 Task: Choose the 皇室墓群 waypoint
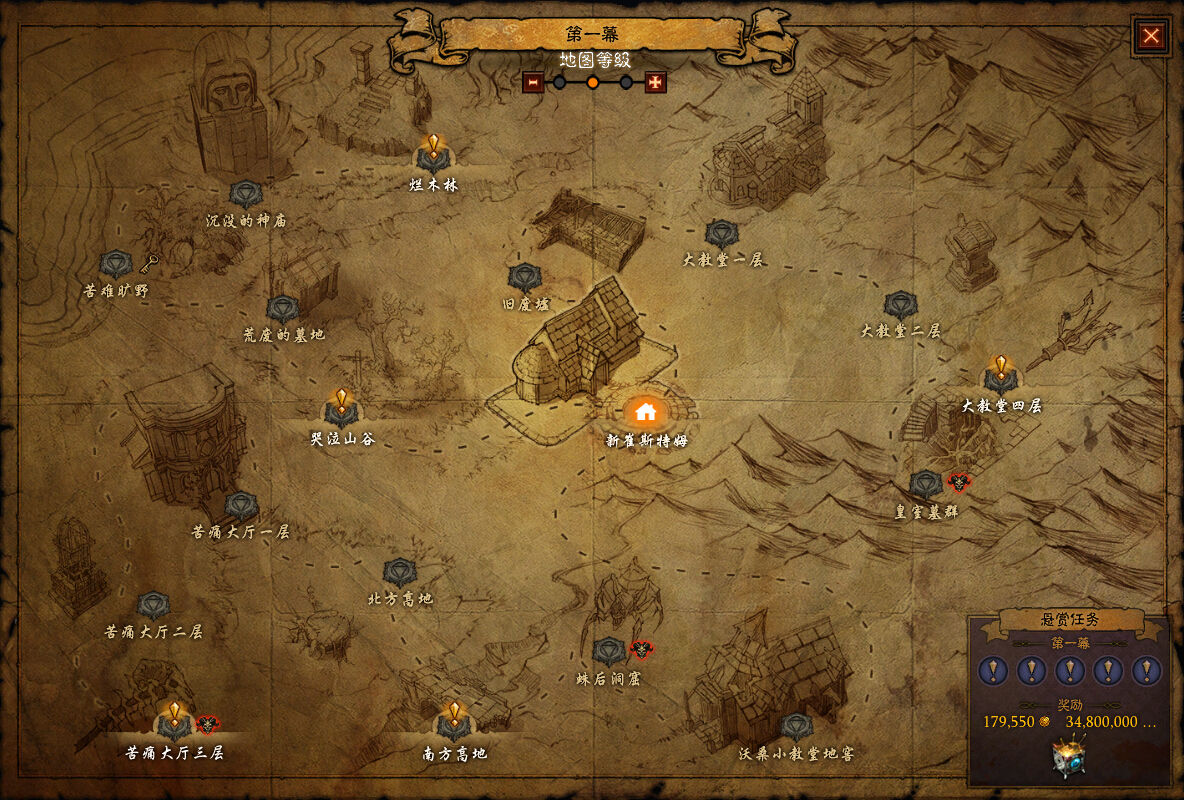tap(926, 484)
